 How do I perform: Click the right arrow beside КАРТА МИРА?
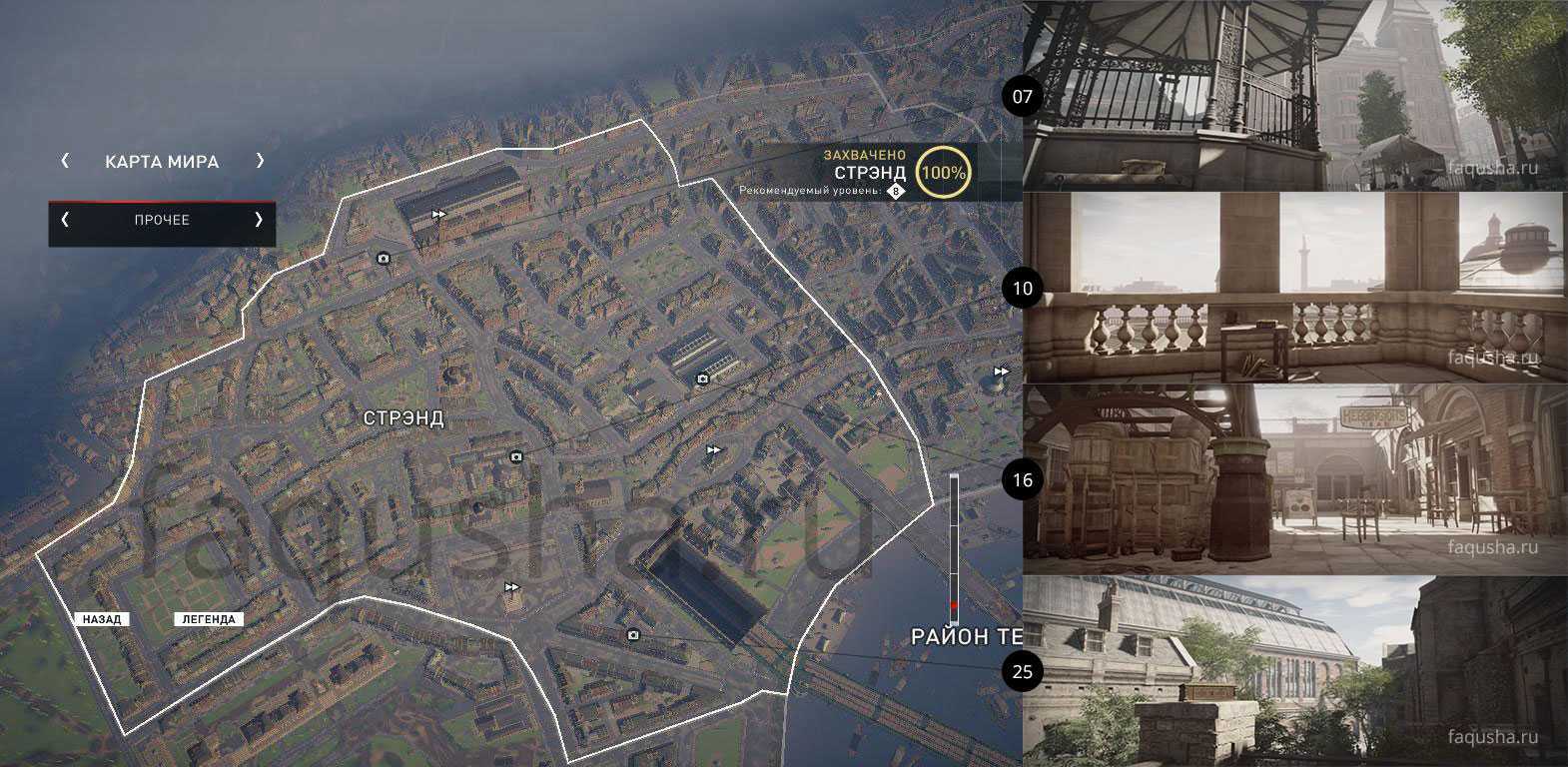[x=260, y=161]
